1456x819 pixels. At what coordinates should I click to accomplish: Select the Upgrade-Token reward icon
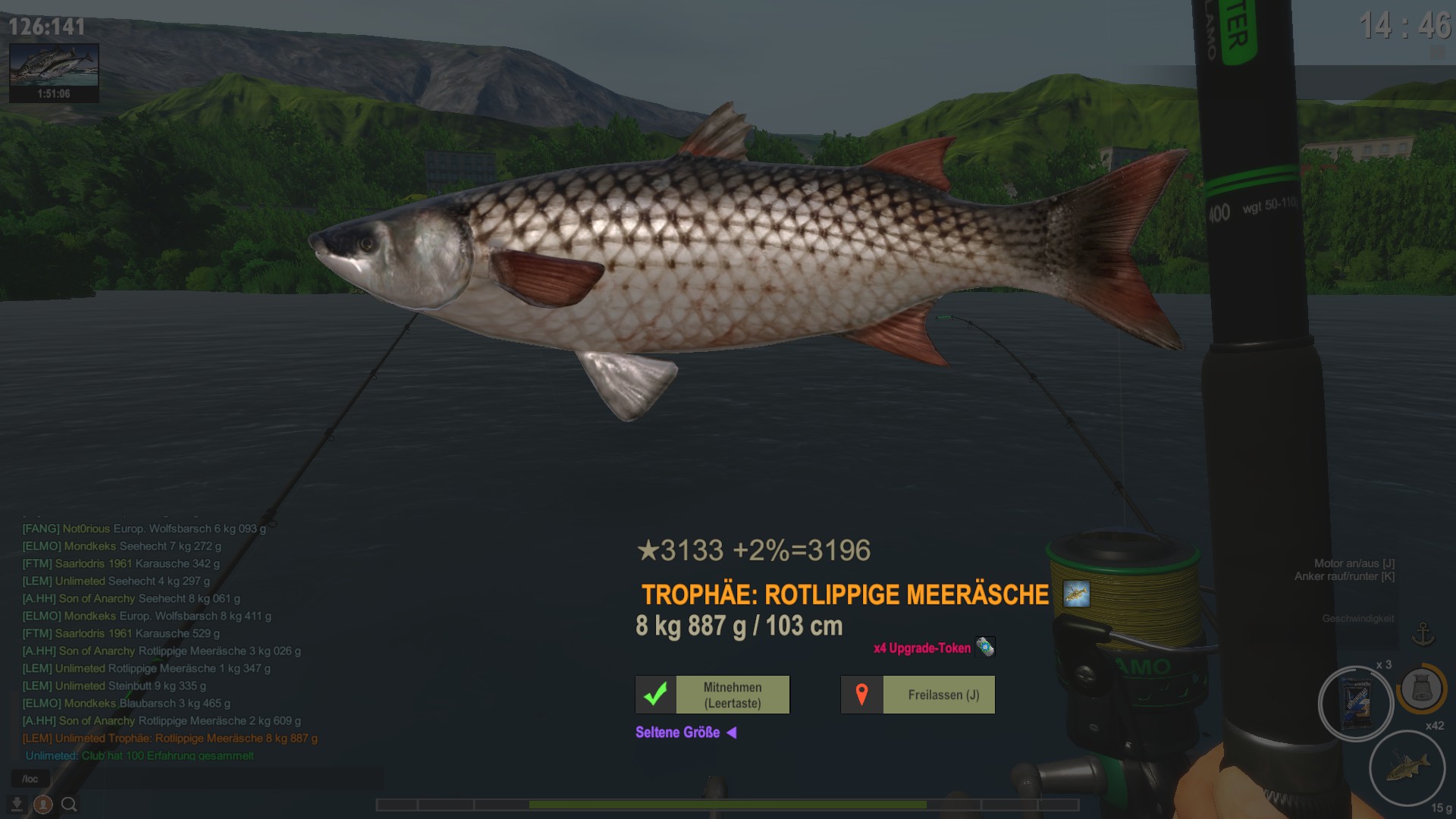click(984, 647)
